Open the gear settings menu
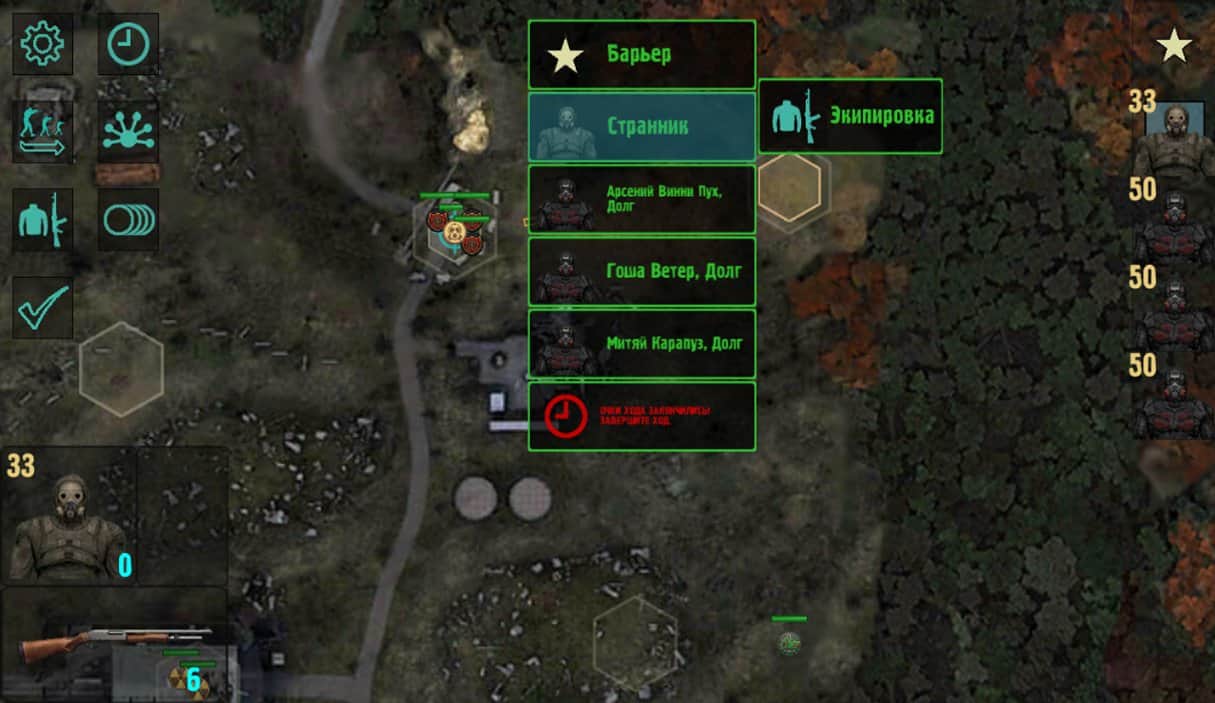The width and height of the screenshot is (1215, 703). [42, 44]
